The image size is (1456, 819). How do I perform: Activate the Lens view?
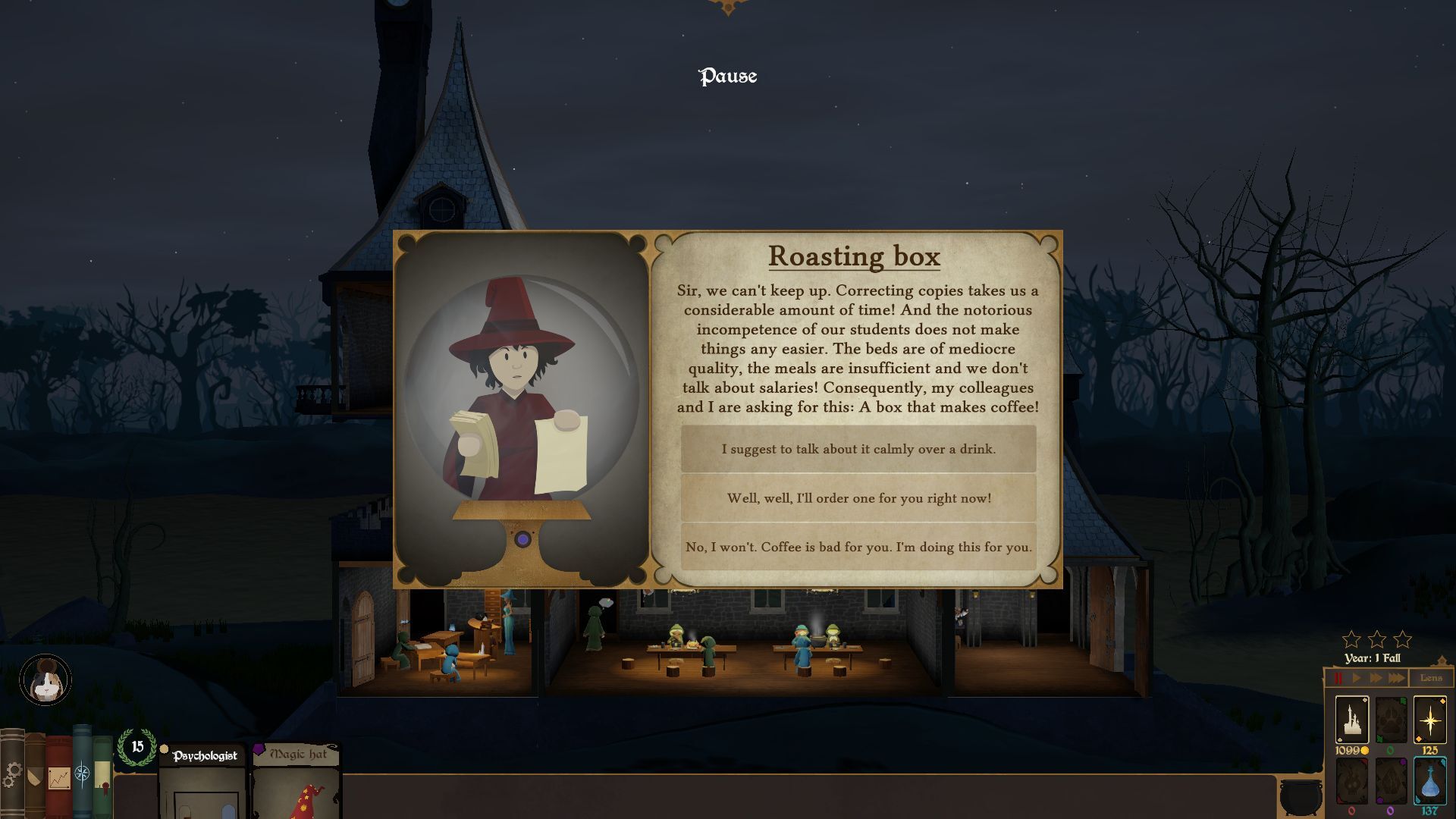click(1432, 678)
